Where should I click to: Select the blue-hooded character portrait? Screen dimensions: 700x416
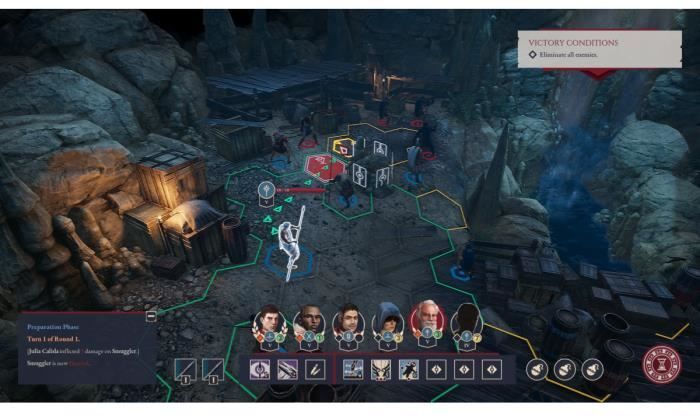click(x=388, y=322)
